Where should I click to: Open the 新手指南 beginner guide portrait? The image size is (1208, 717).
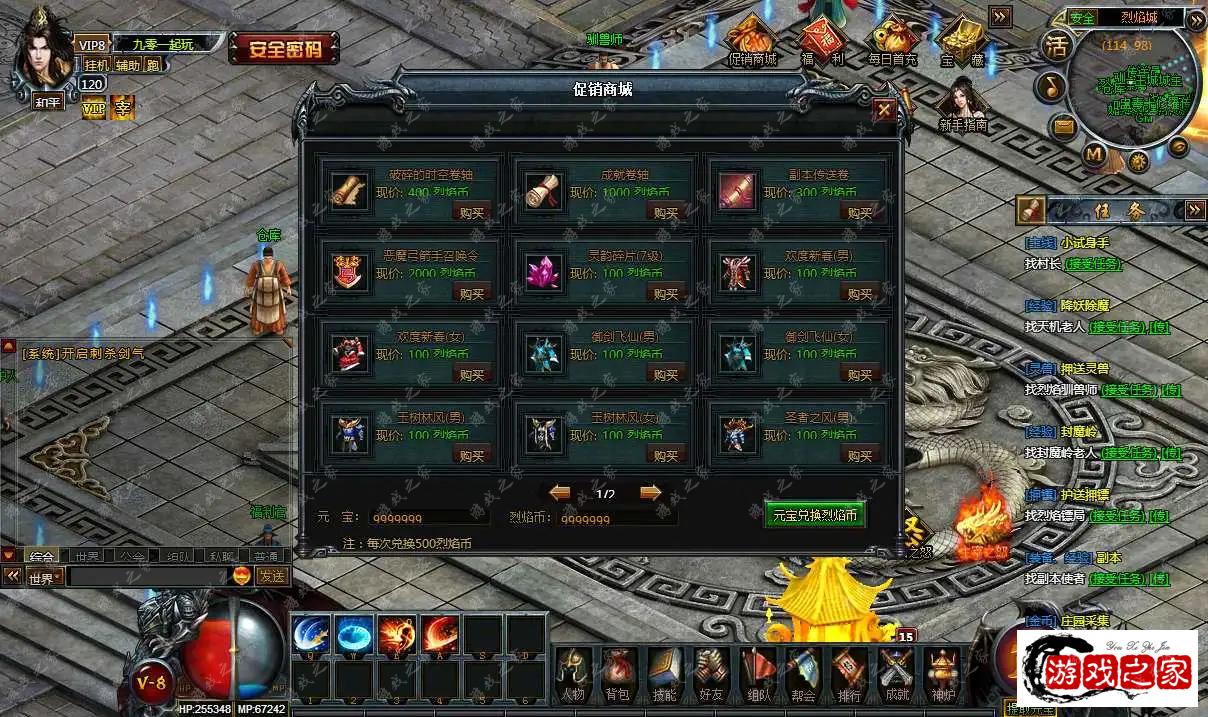[963, 103]
